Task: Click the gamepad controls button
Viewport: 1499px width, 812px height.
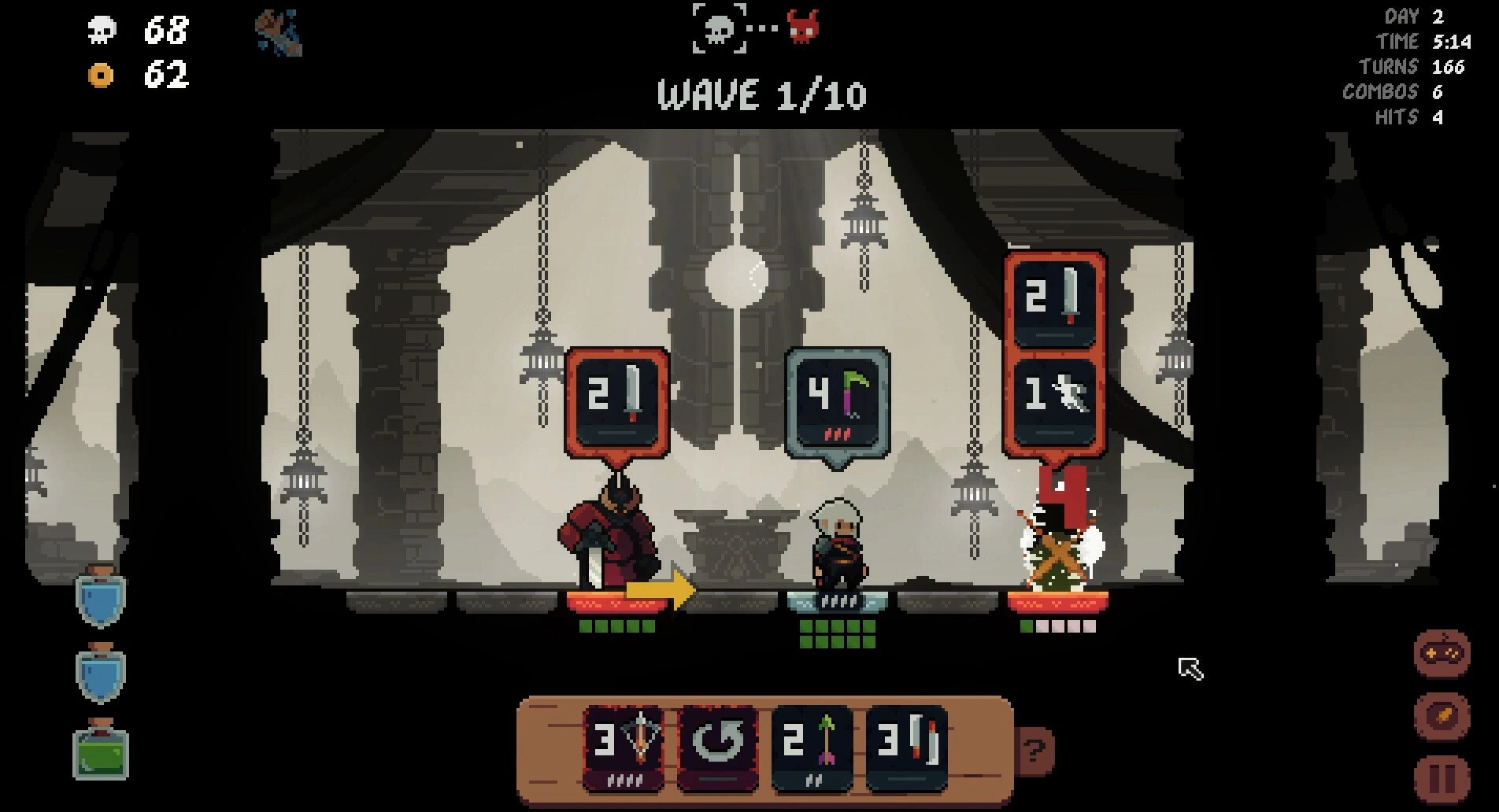Action: coord(1442,653)
